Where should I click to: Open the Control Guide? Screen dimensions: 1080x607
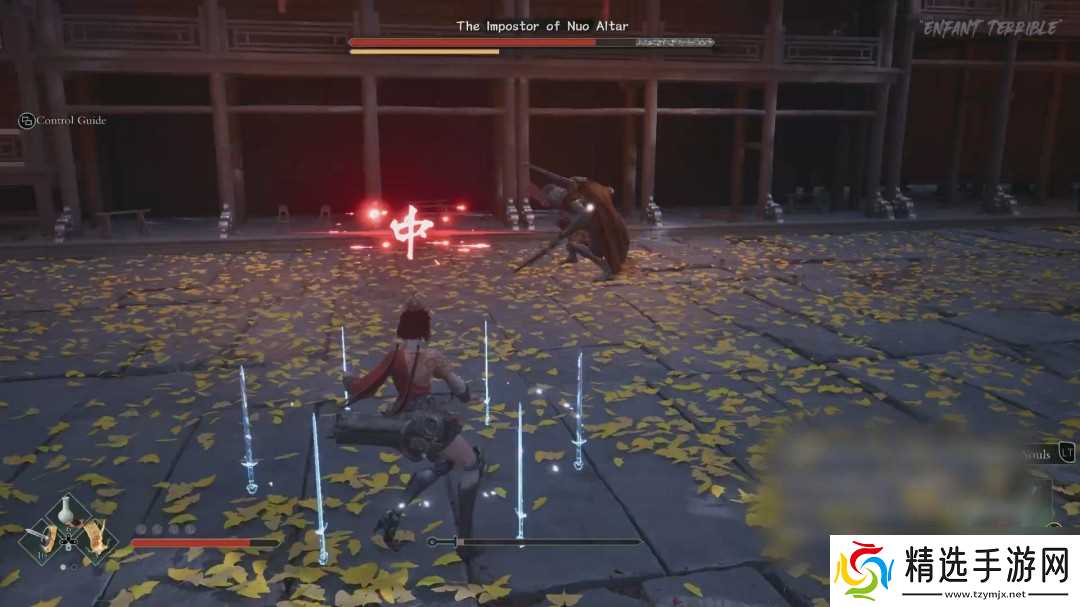pyautogui.click(x=62, y=121)
